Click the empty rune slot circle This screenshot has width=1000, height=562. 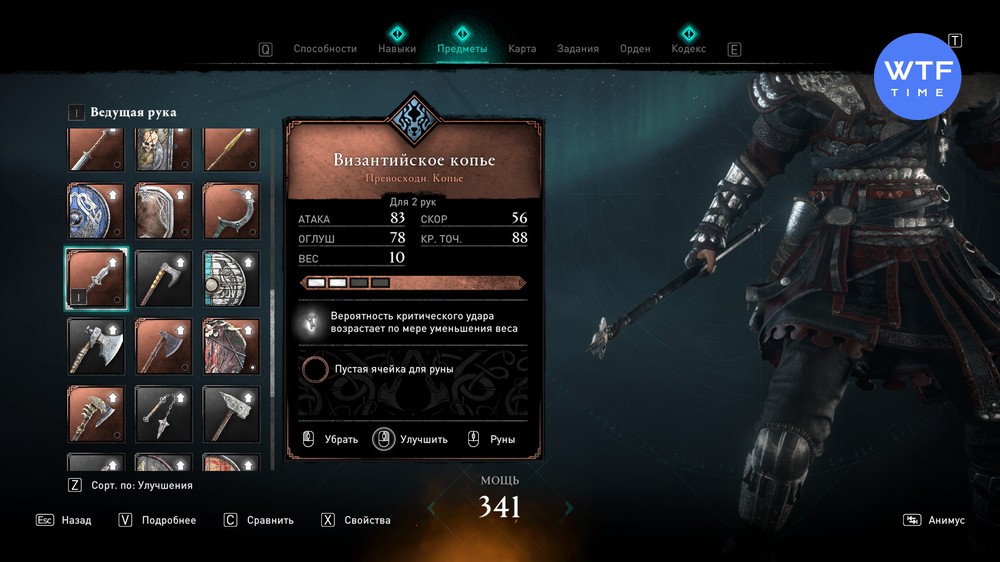click(315, 369)
